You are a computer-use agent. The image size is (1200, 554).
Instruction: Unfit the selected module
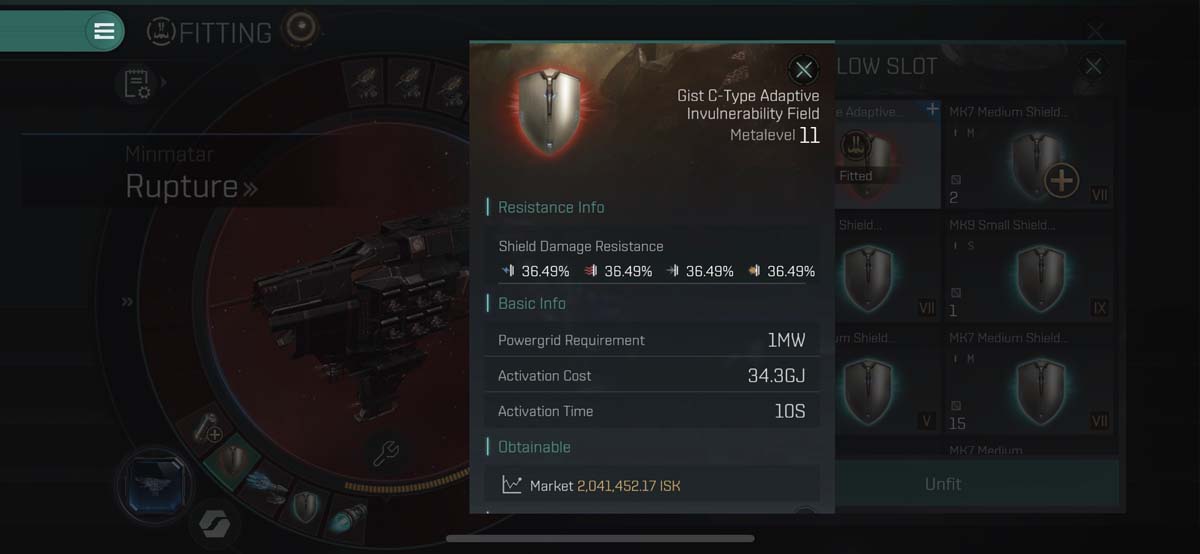pos(942,484)
